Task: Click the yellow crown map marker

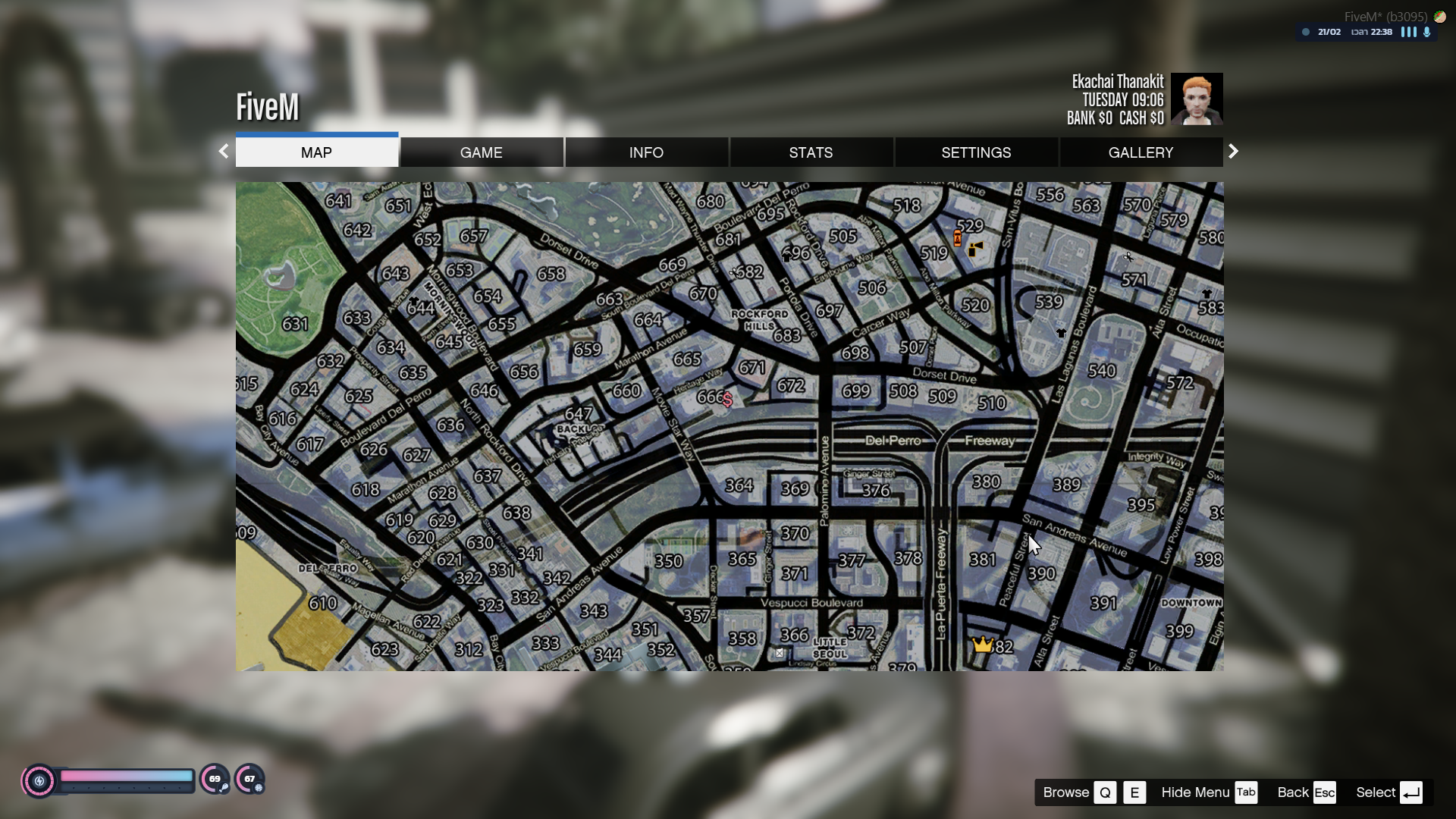Action: click(982, 645)
